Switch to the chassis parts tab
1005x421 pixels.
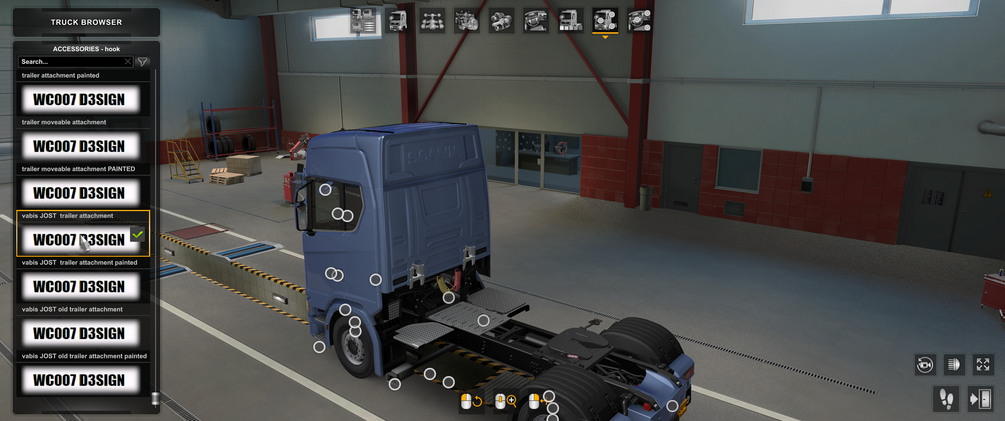(x=432, y=20)
